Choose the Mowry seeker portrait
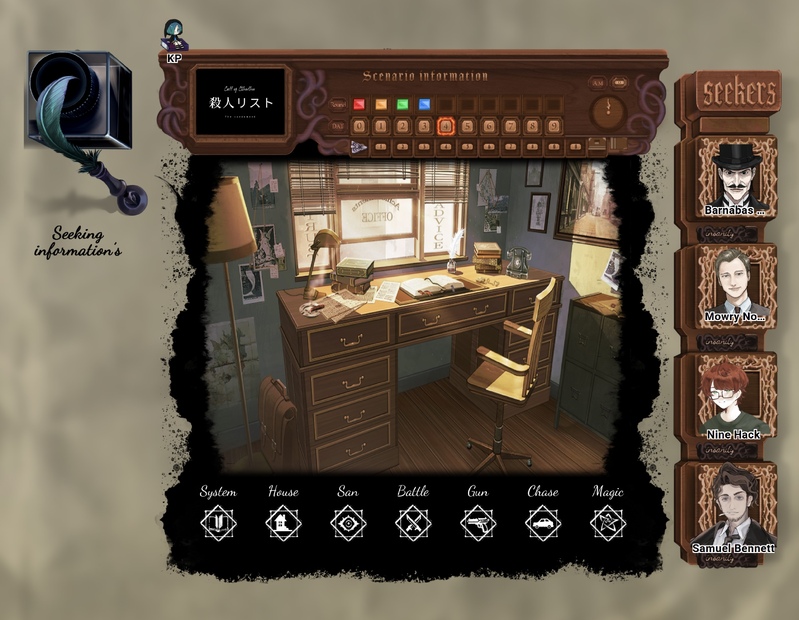799x620 pixels. (x=737, y=284)
